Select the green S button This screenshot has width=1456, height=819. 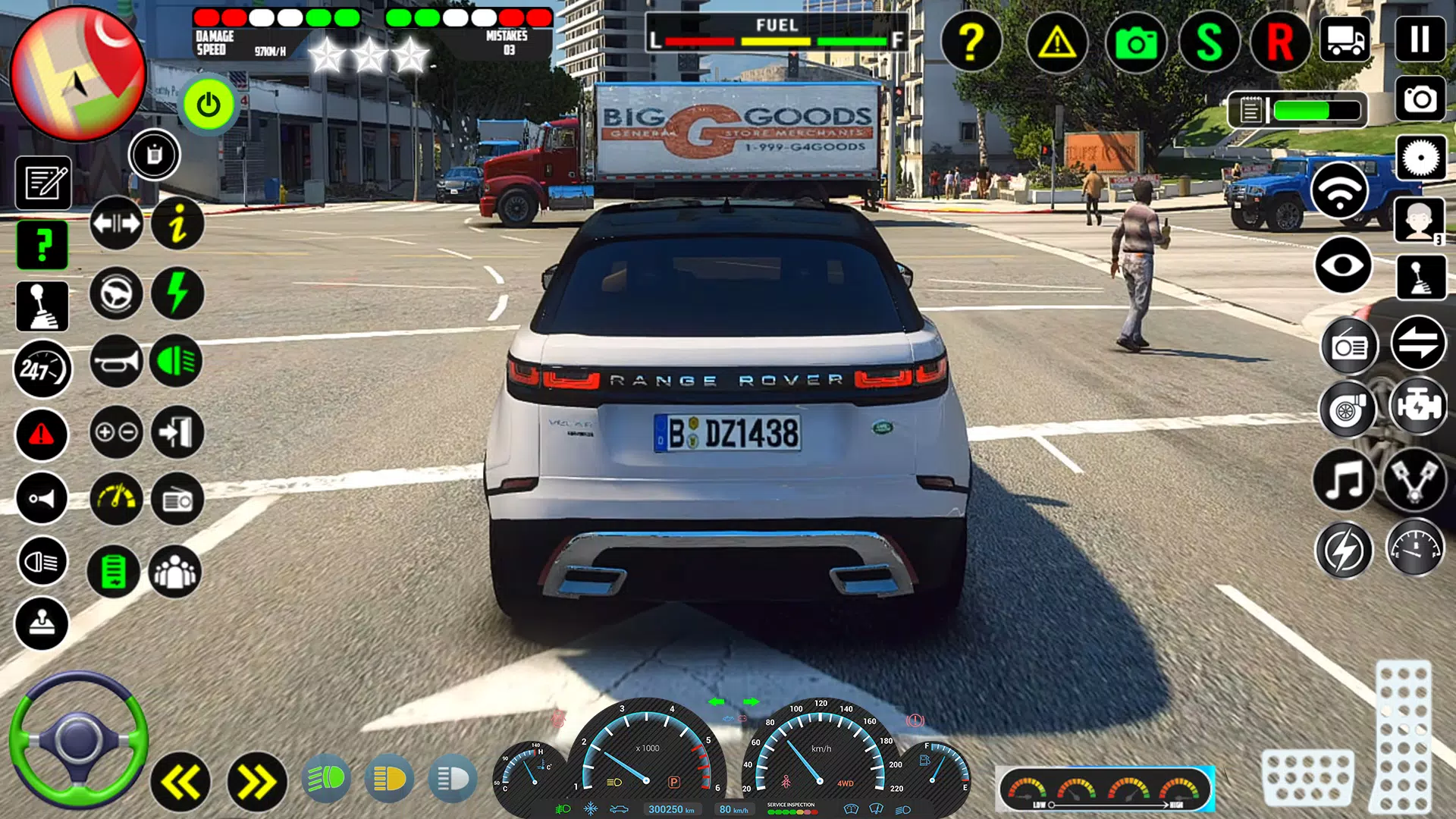click(x=1209, y=42)
